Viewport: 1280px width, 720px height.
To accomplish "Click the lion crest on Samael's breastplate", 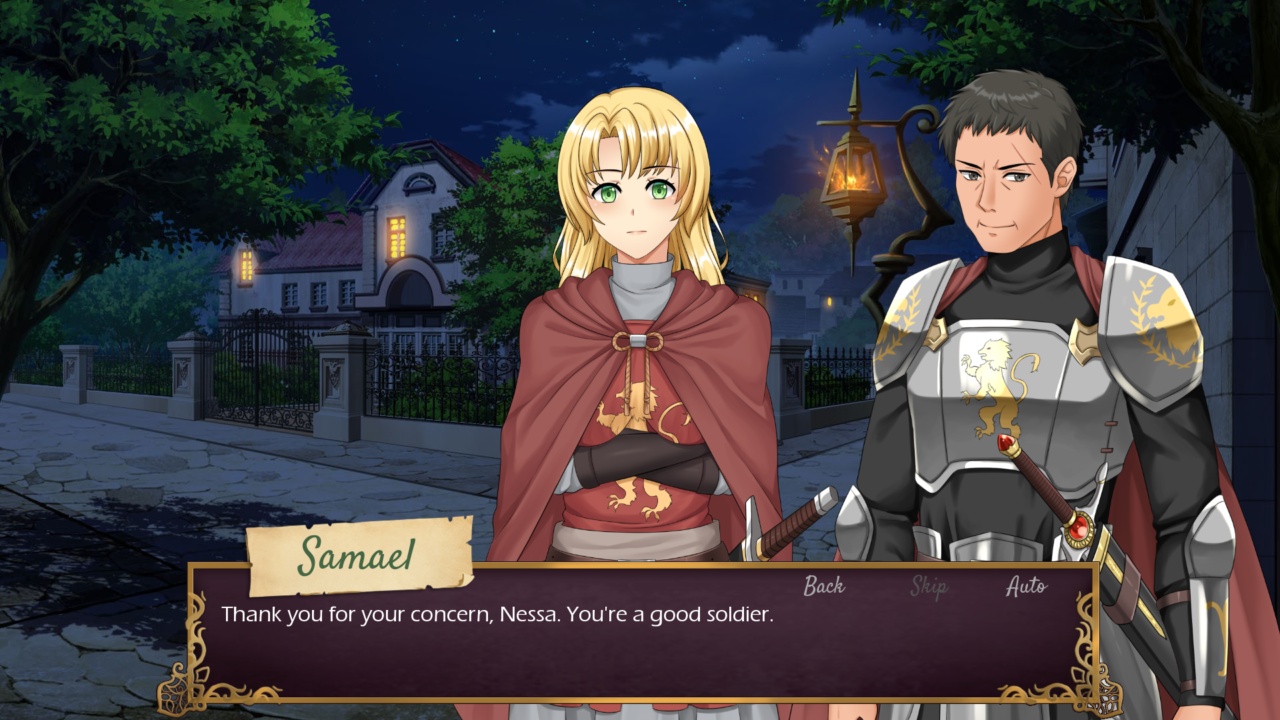I will click(1000, 383).
